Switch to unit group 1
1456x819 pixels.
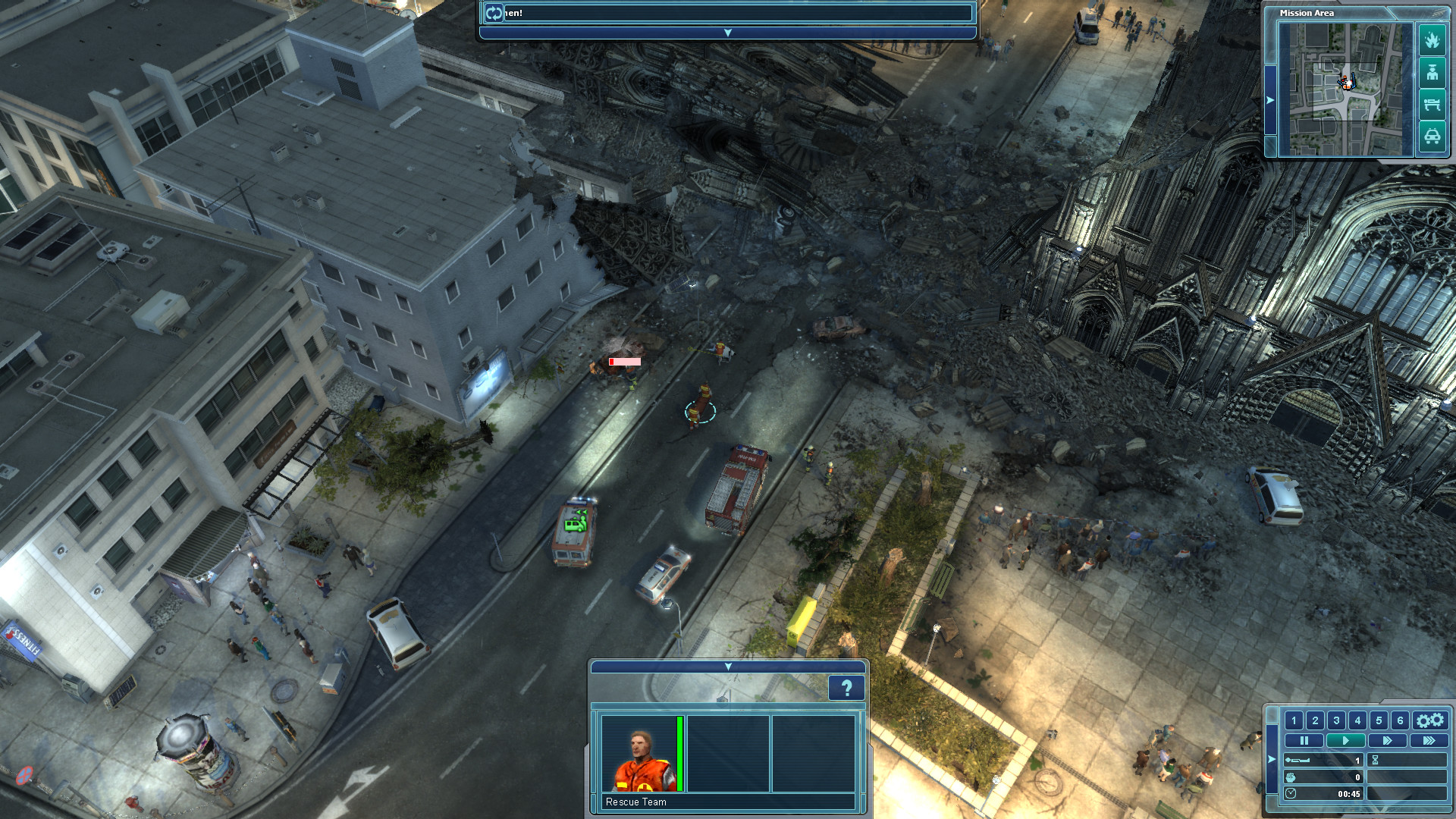click(1294, 721)
